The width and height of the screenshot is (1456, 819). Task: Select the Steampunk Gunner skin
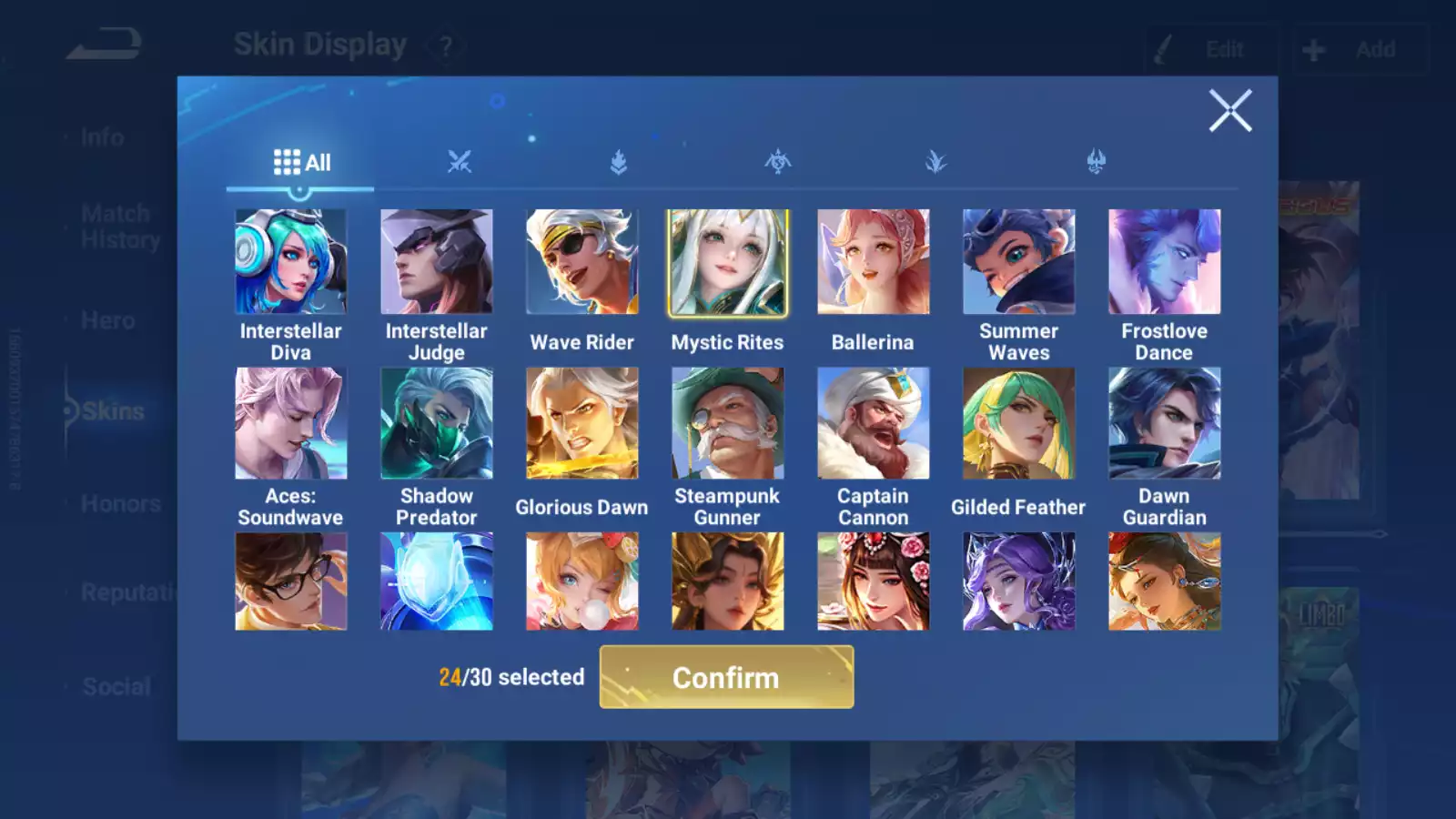point(727,423)
